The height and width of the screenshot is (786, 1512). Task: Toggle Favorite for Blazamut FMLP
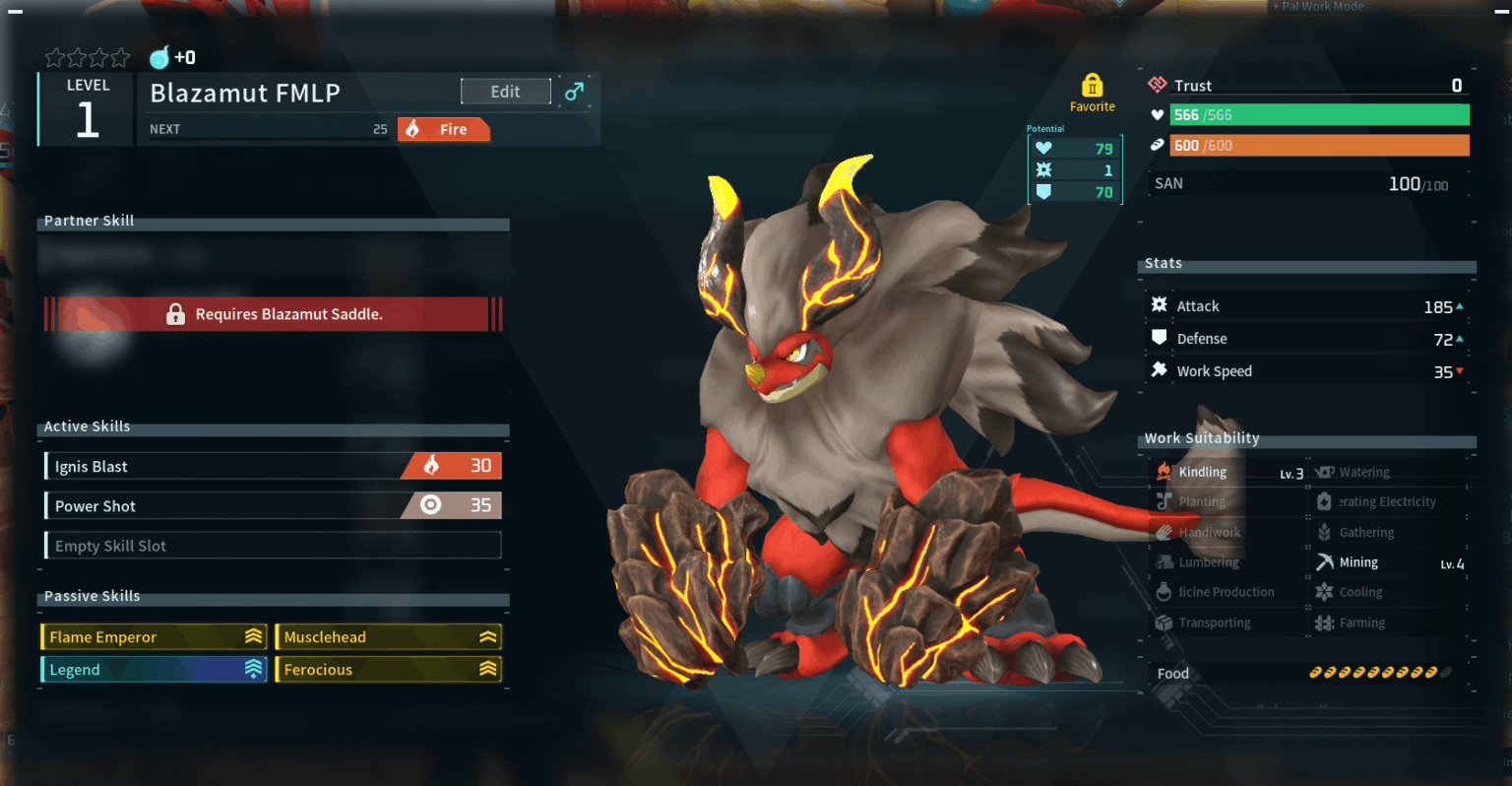click(1093, 93)
